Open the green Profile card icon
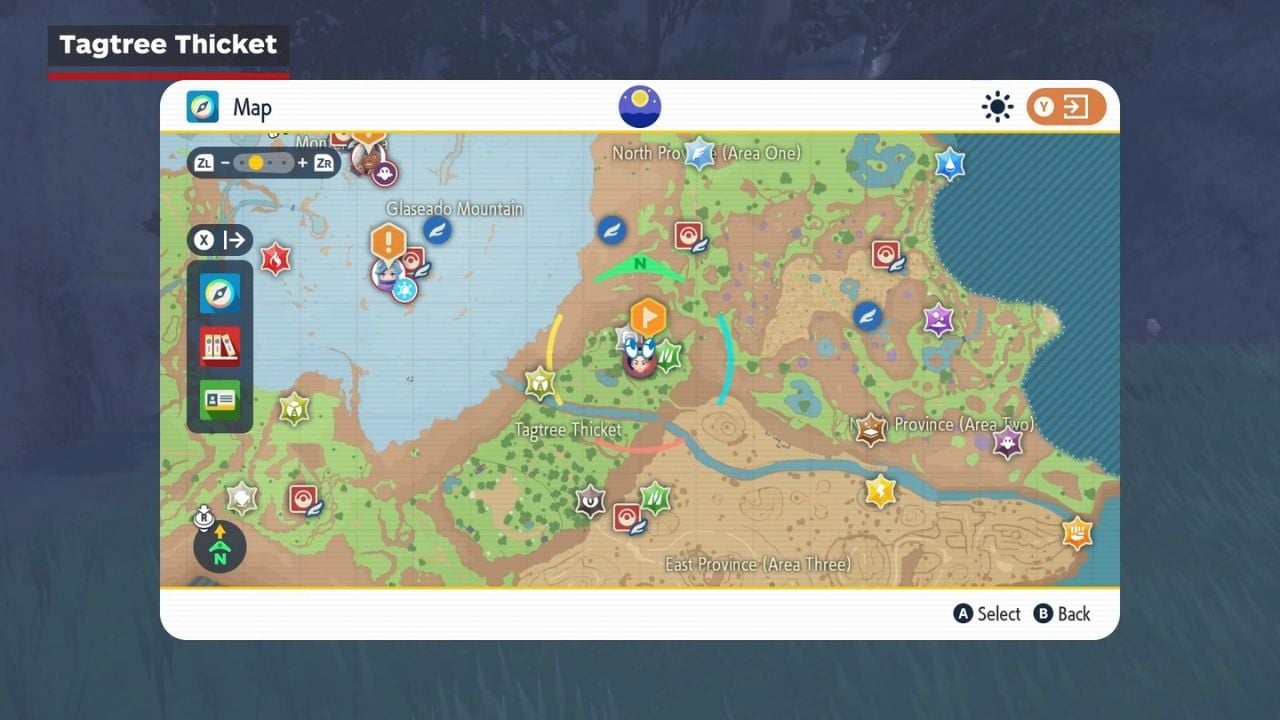 (220, 399)
